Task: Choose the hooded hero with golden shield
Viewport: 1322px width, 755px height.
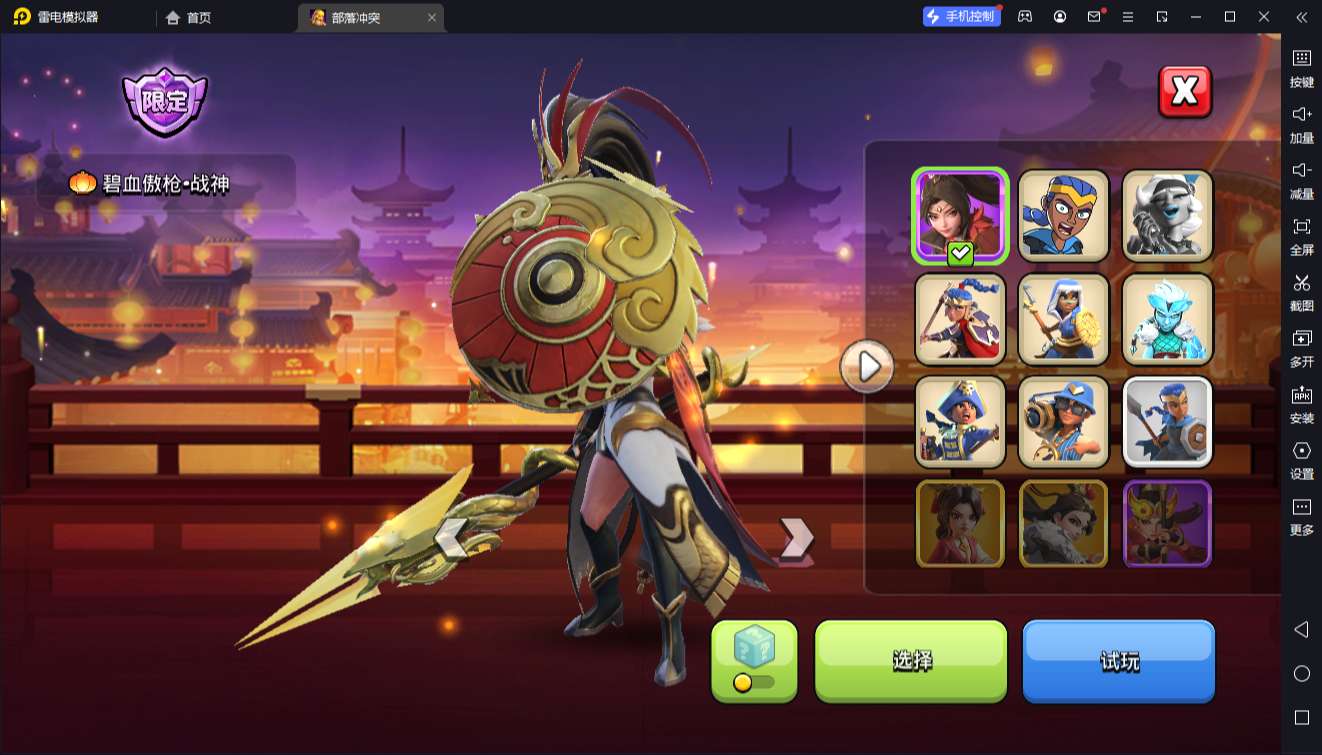Action: pos(1064,319)
